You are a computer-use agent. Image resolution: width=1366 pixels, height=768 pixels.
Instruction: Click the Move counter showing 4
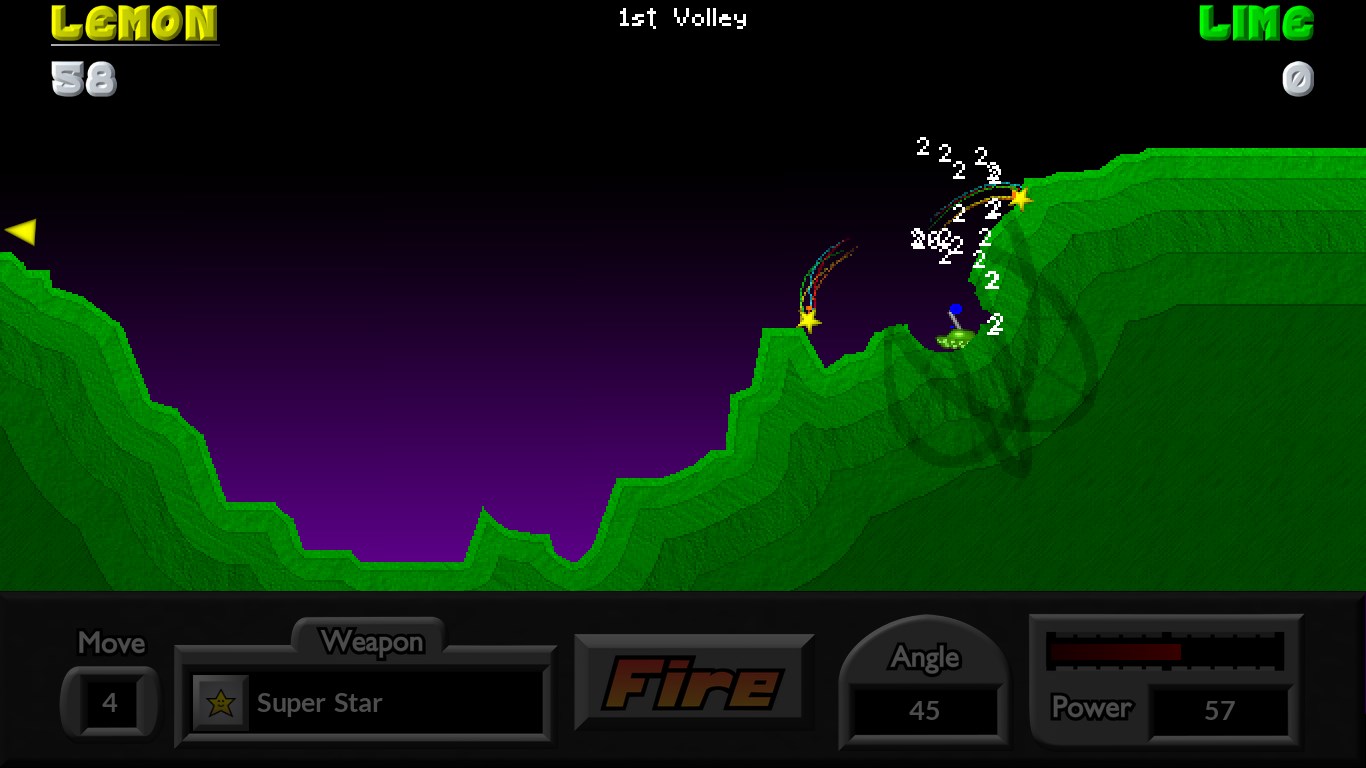(109, 702)
